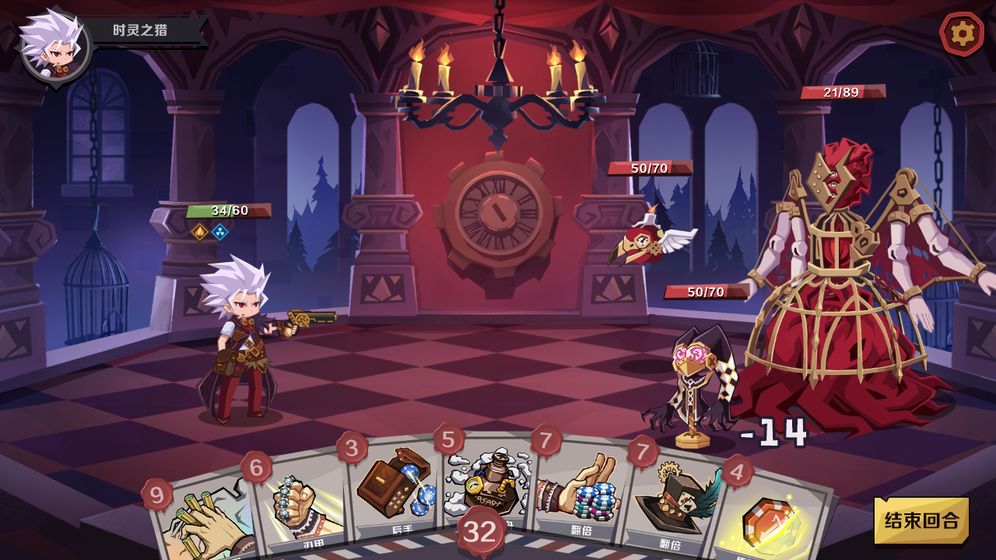Open the settings gear menu

[962, 34]
